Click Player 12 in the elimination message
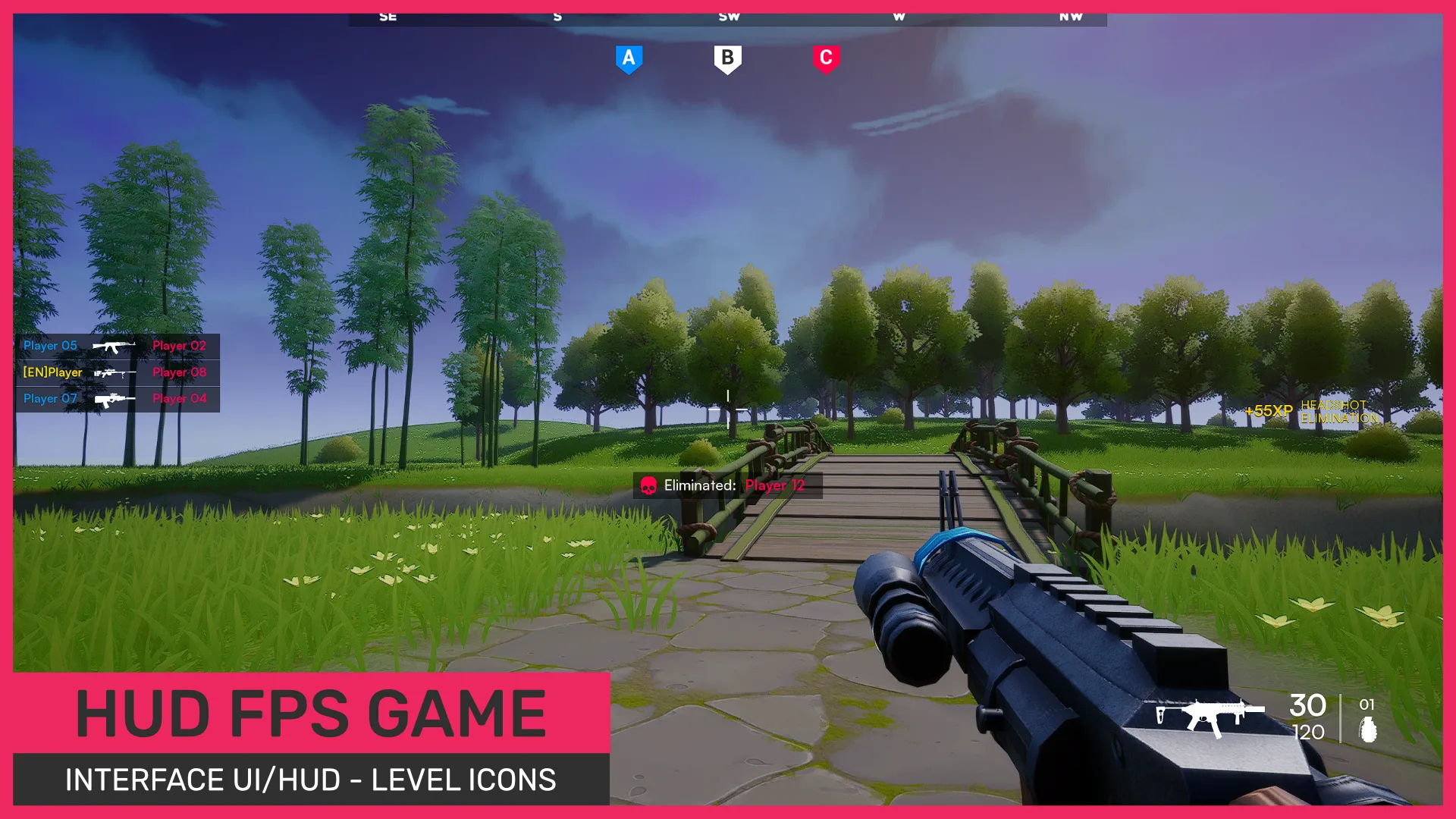This screenshot has width=1456, height=819. pyautogui.click(x=774, y=486)
